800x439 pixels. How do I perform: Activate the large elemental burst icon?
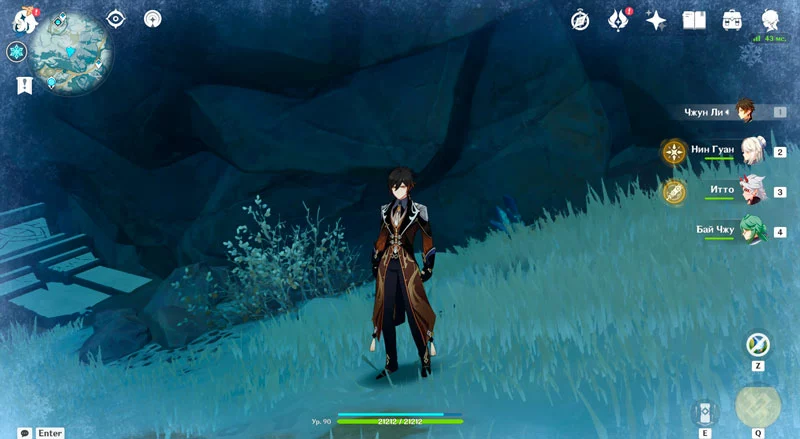(757, 406)
